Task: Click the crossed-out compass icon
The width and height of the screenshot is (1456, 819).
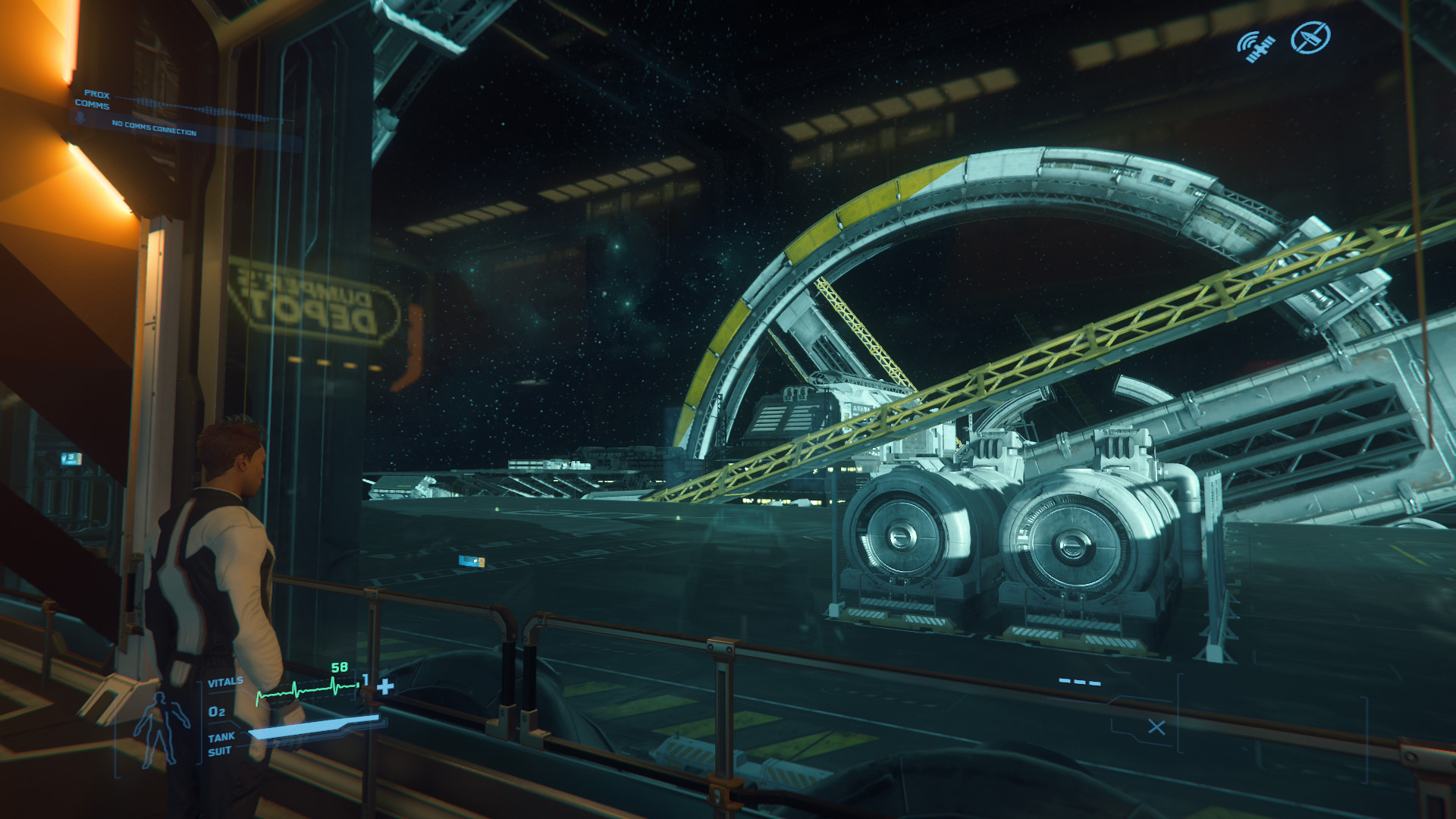Action: pyautogui.click(x=1310, y=37)
